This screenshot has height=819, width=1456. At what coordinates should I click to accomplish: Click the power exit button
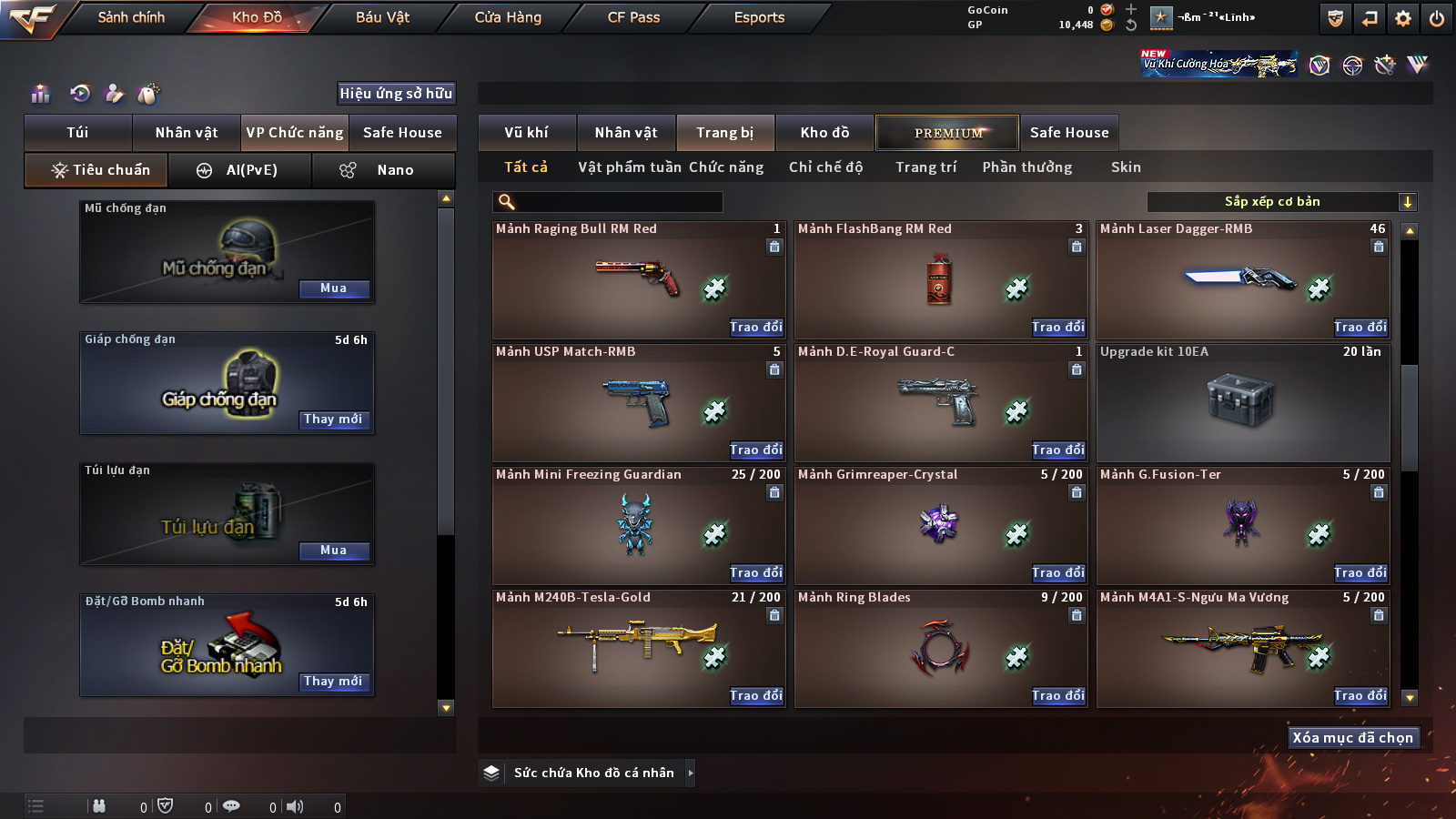[1437, 18]
